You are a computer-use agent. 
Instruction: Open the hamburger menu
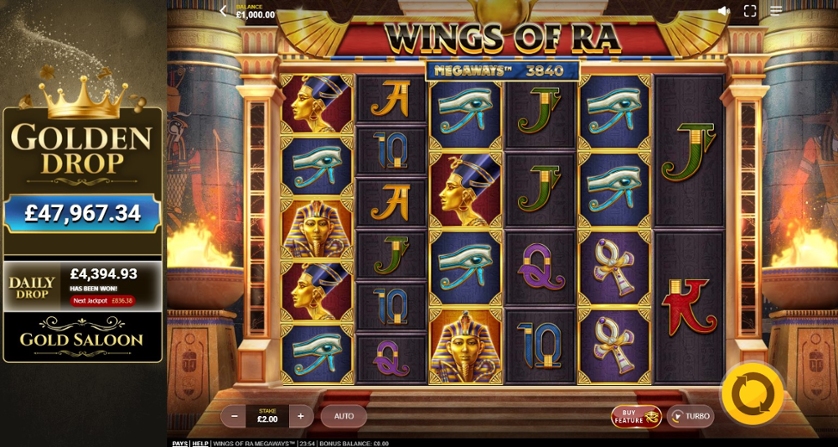pyautogui.click(x=776, y=11)
